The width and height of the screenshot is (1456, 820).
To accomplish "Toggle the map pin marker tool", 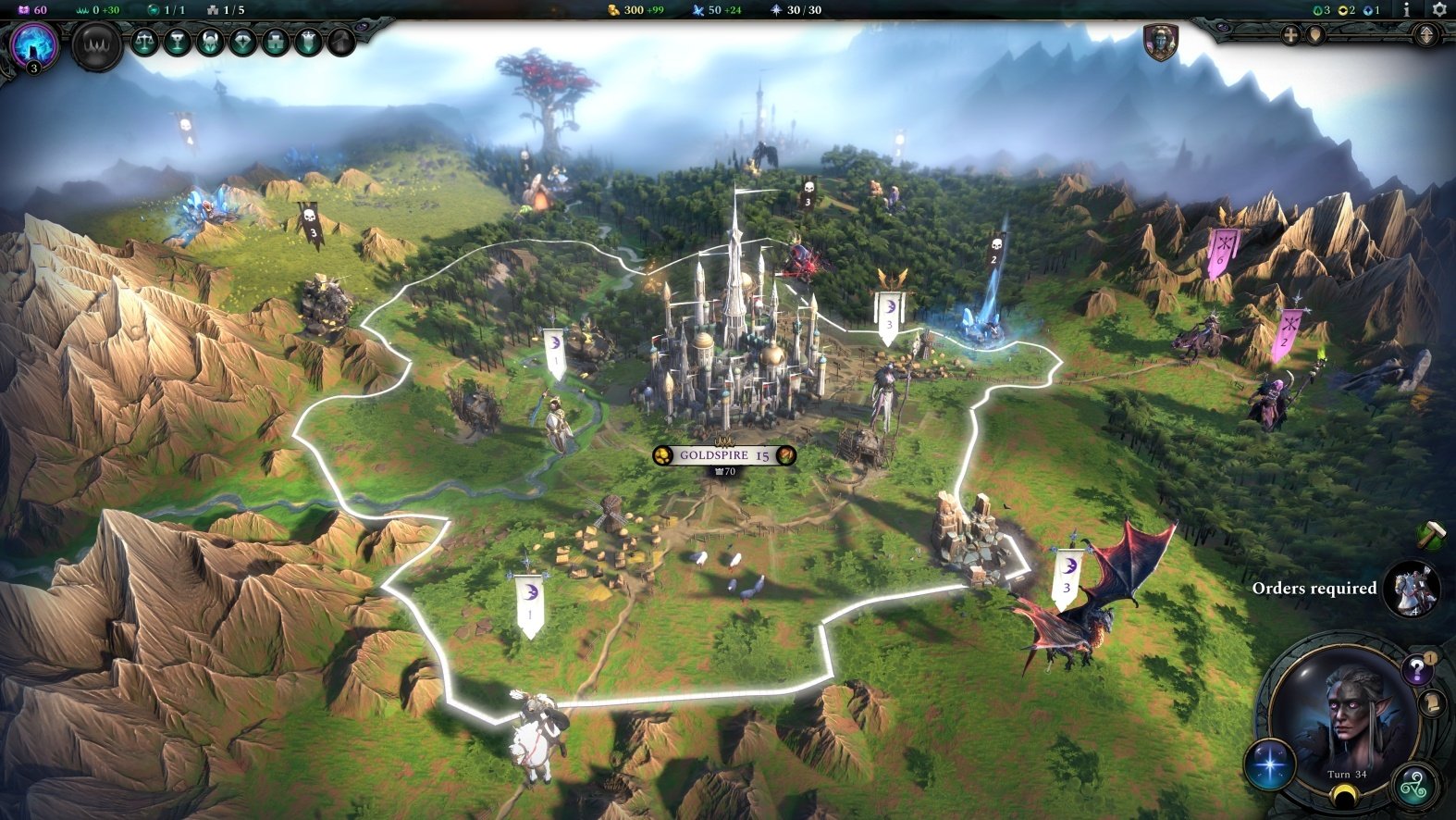I will [x=1317, y=35].
